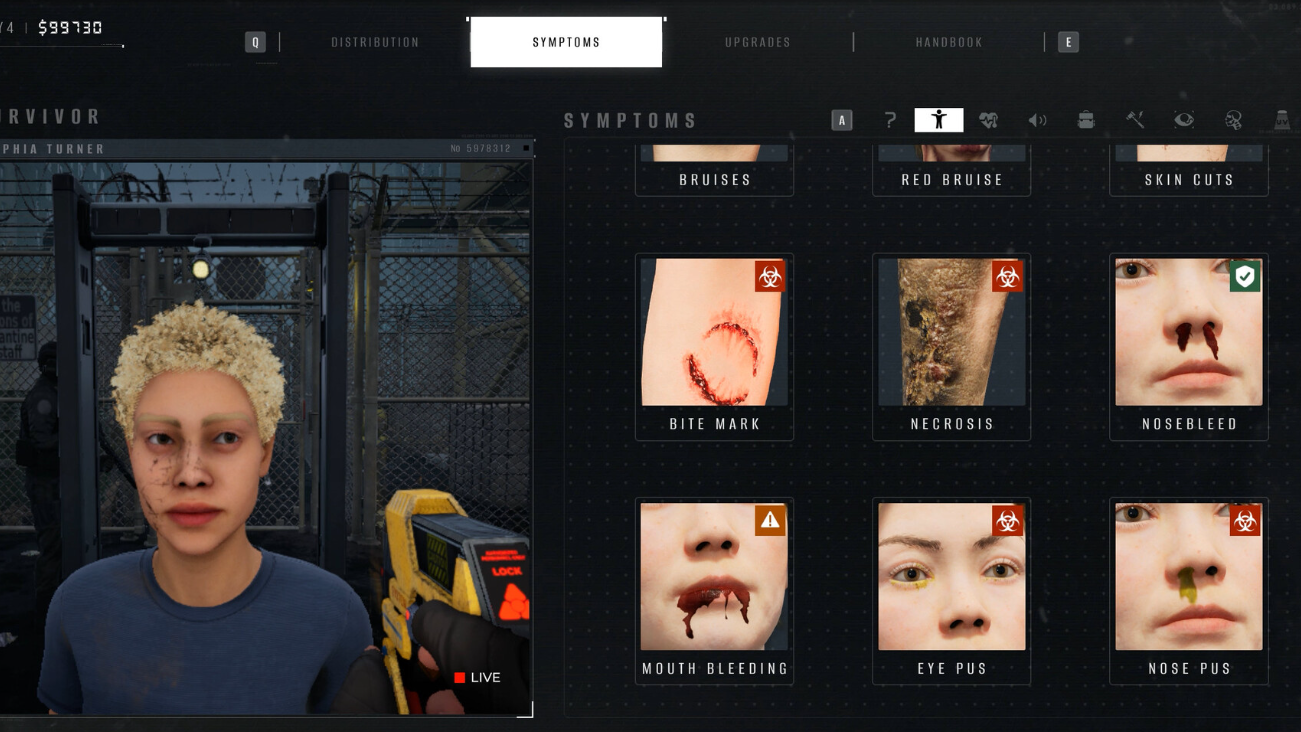This screenshot has width=1301, height=732.
Task: Select the Necrosis symptom card
Action: [952, 346]
